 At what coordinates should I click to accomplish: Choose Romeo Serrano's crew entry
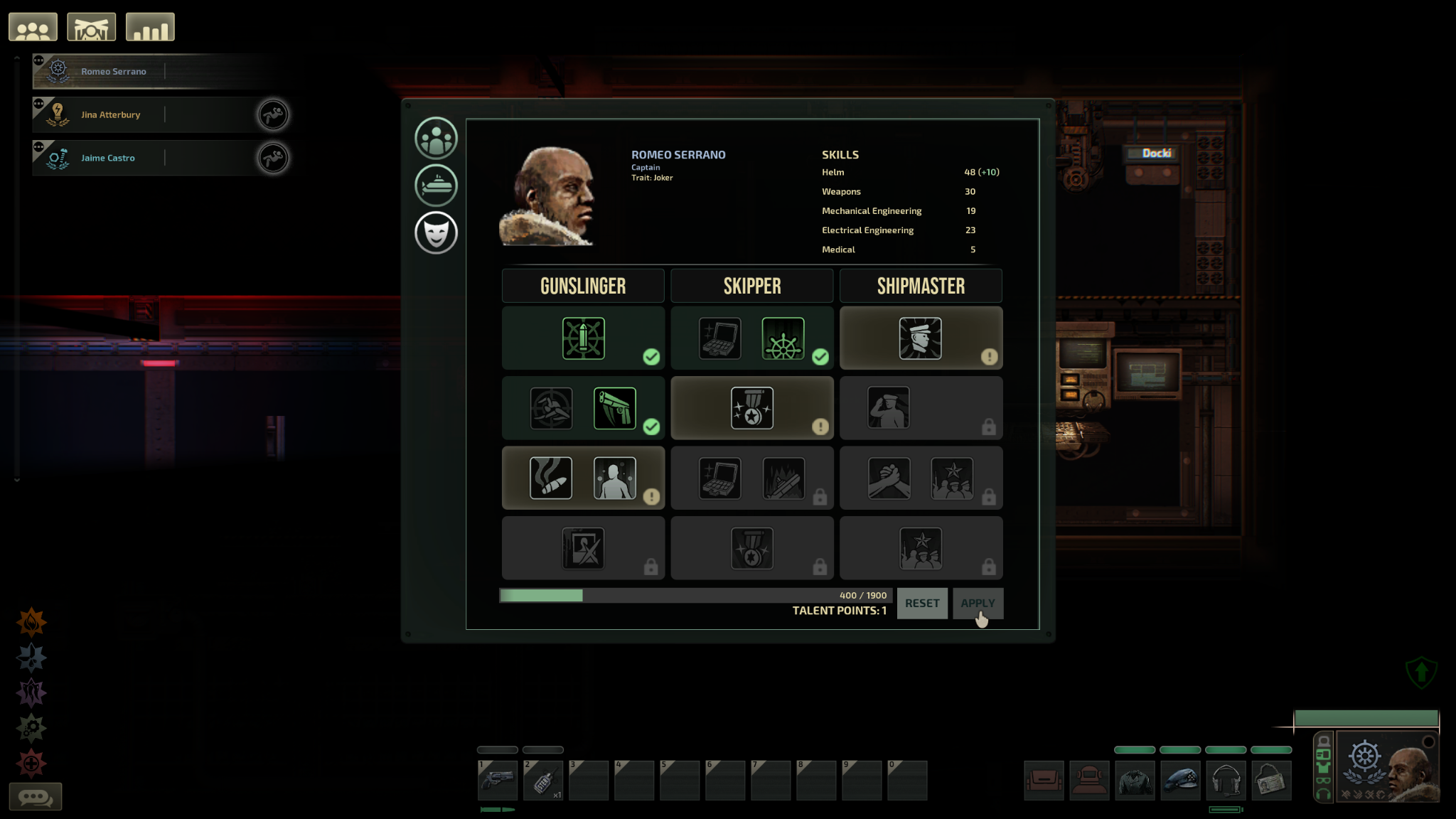point(114,72)
